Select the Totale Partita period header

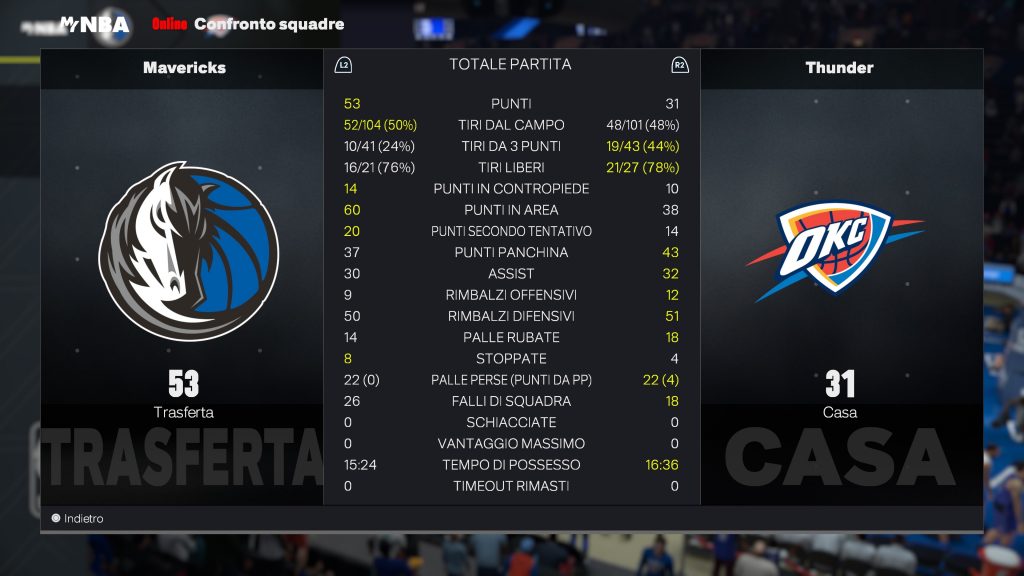(510, 65)
